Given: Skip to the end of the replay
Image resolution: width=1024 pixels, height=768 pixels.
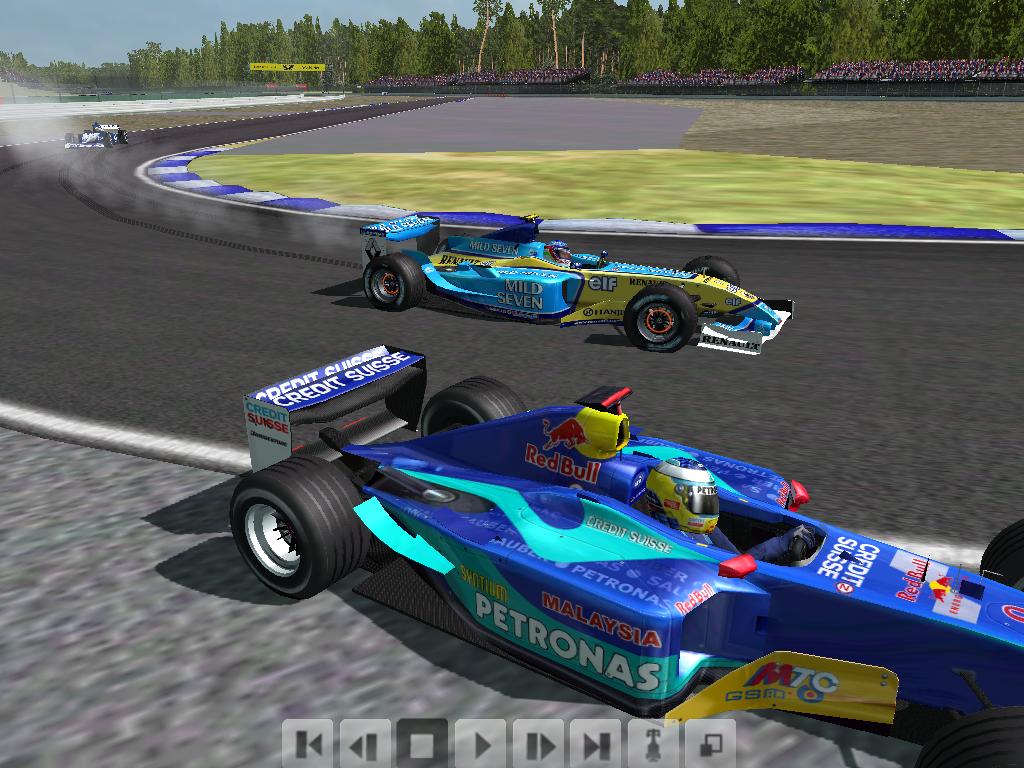Looking at the screenshot, I should point(595,744).
